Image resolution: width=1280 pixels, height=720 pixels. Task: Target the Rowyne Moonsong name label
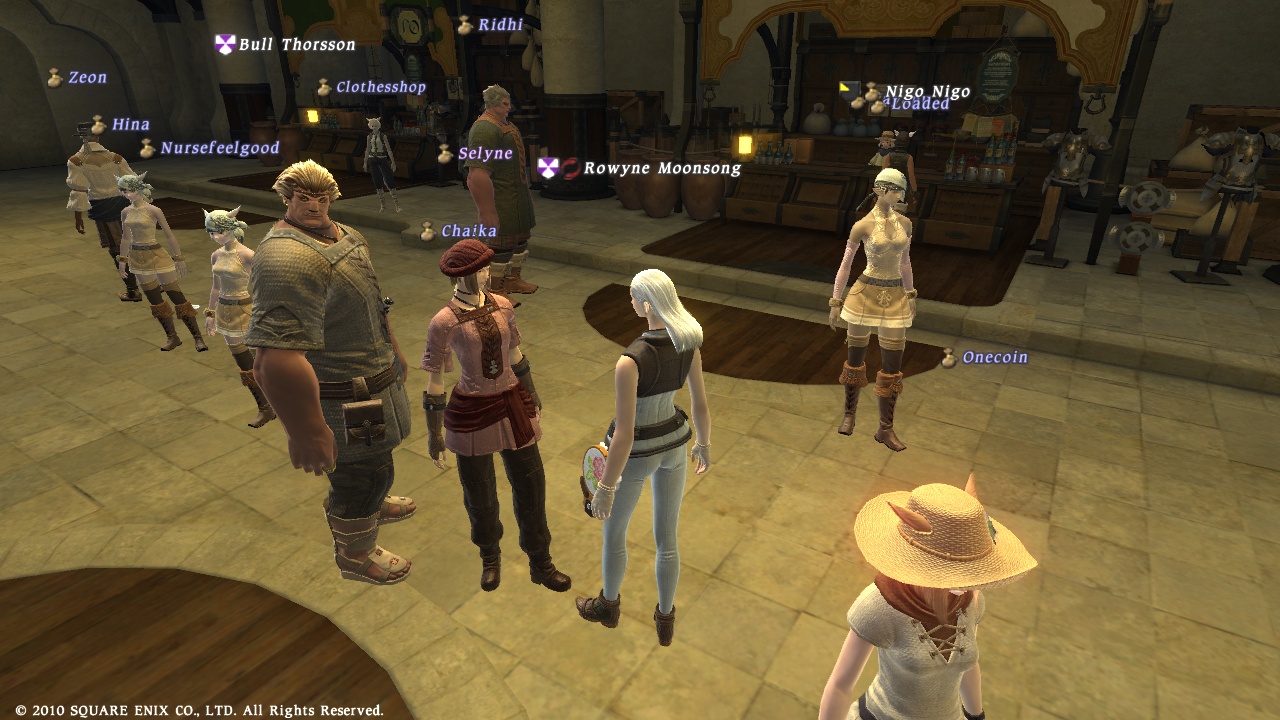pos(662,168)
